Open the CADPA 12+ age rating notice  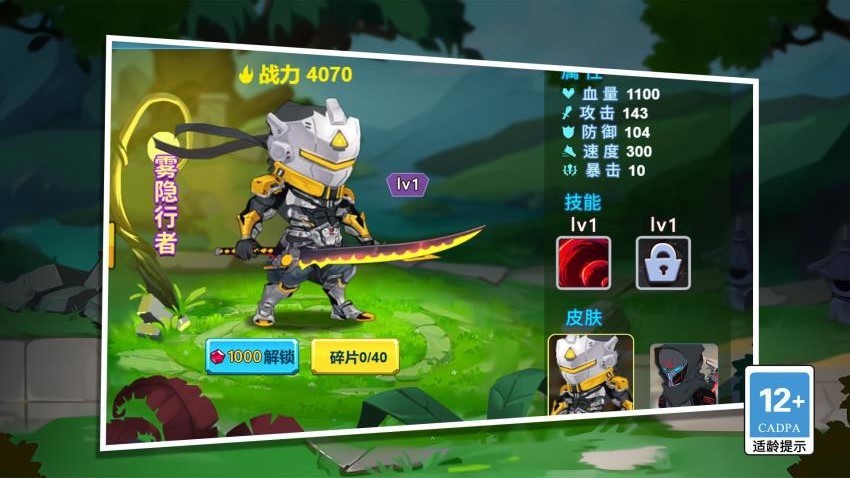pyautogui.click(x=779, y=410)
